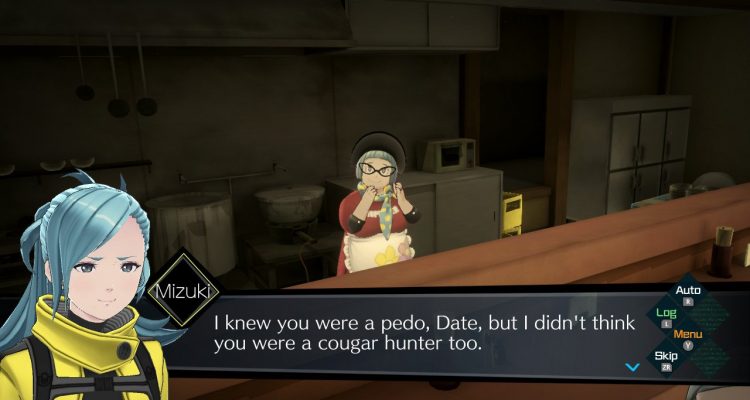Screen dimensions: 750x400
Task: Open the dialogue Log
Action: (666, 313)
